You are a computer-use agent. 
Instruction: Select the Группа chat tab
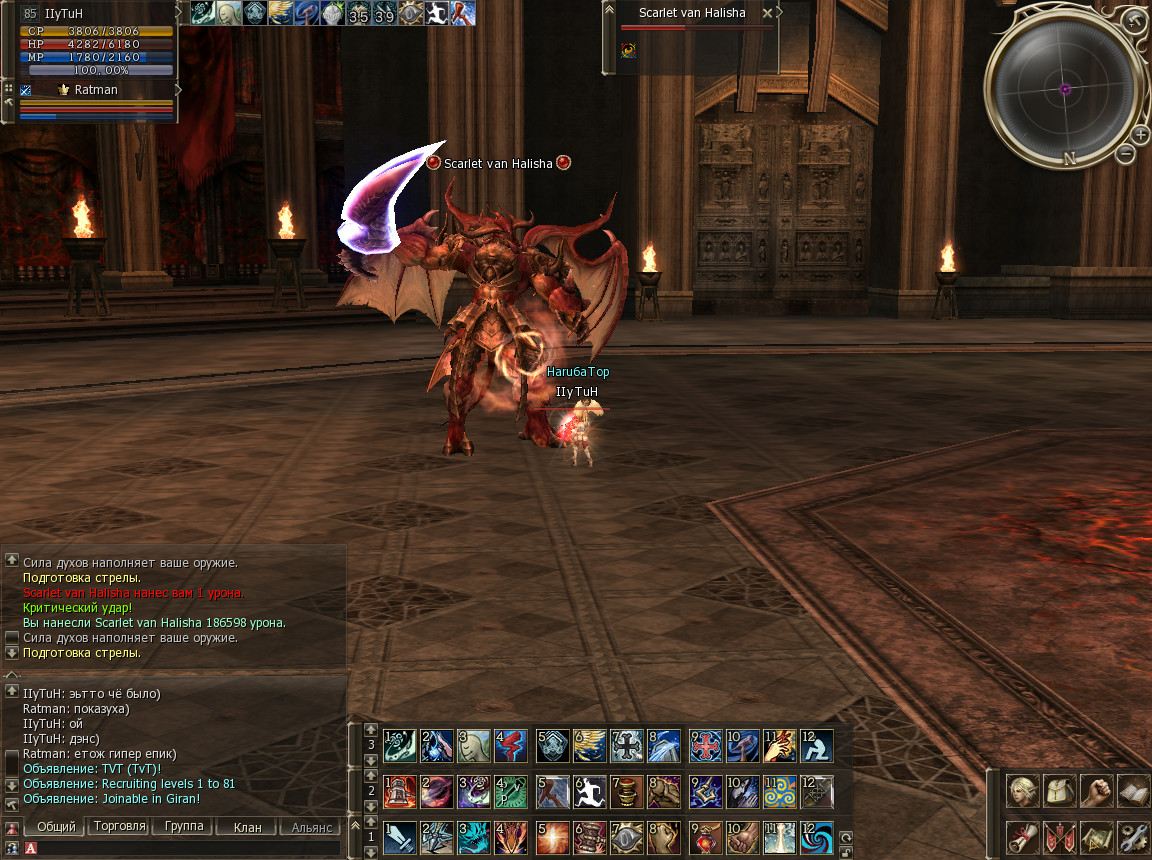pos(184,827)
